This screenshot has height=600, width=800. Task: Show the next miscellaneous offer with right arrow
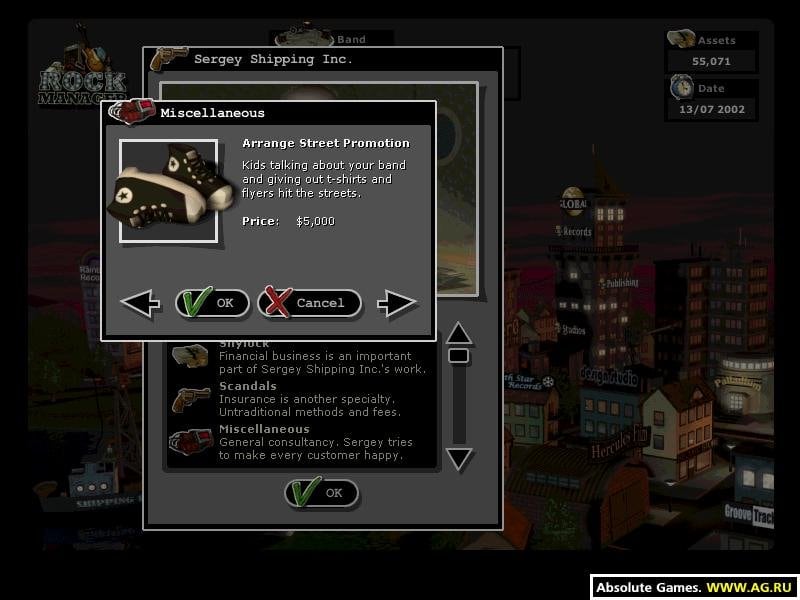tap(397, 303)
